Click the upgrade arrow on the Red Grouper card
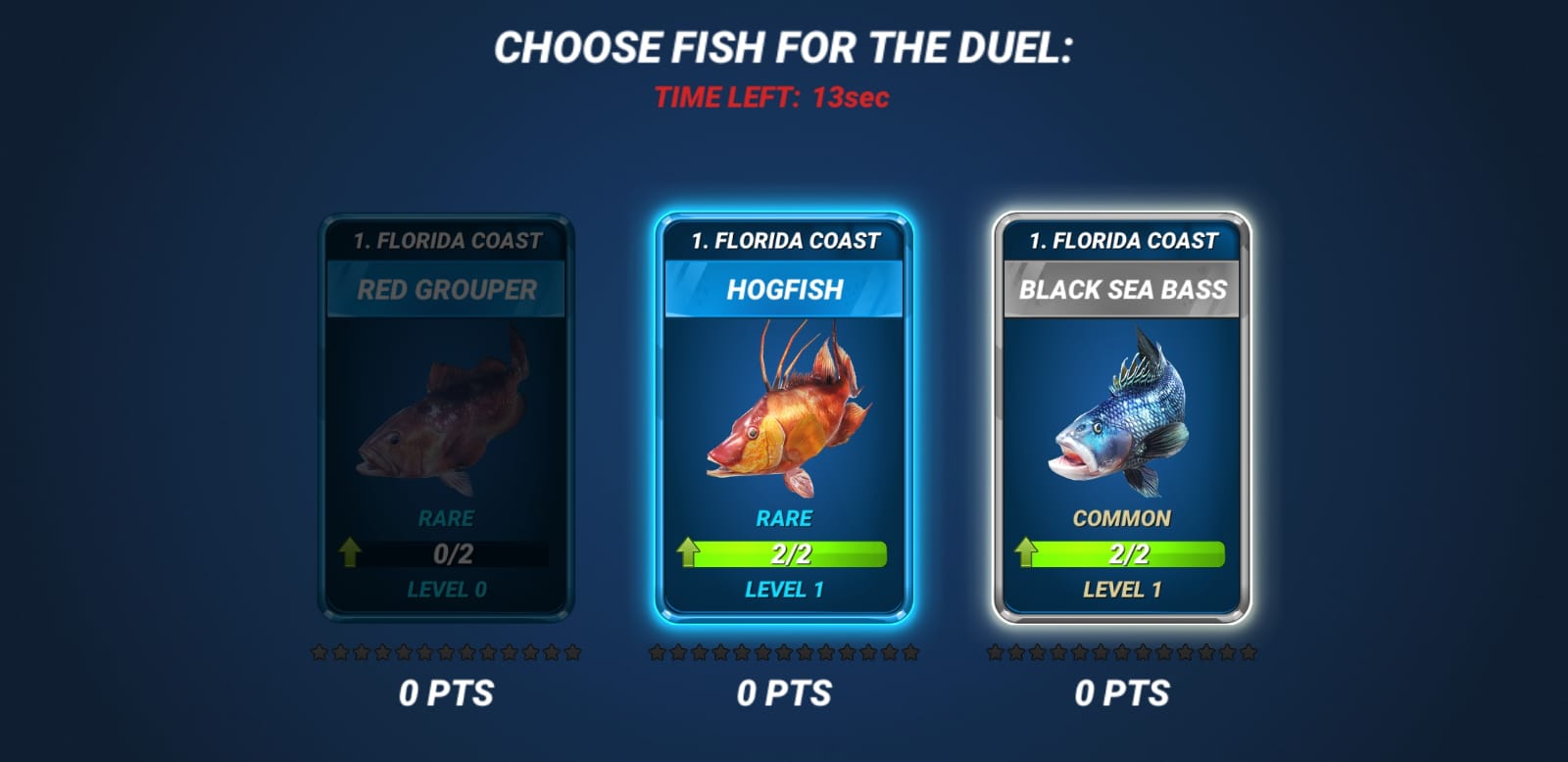 [x=348, y=552]
